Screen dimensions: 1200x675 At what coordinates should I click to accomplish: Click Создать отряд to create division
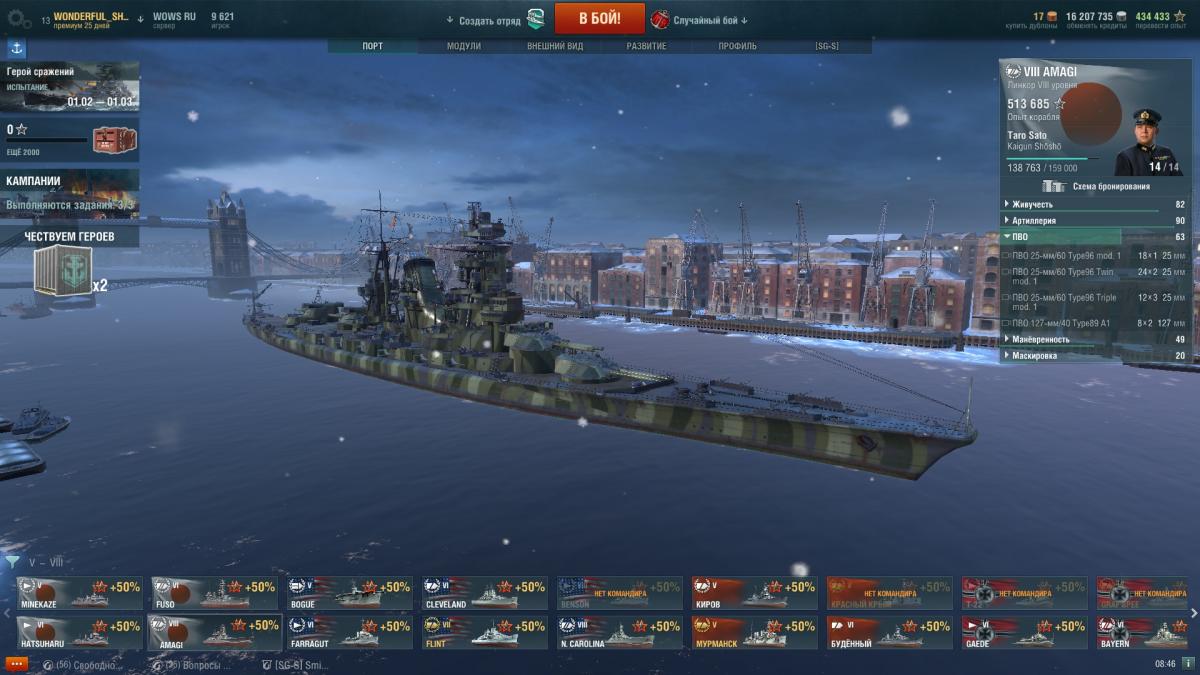click(x=490, y=20)
